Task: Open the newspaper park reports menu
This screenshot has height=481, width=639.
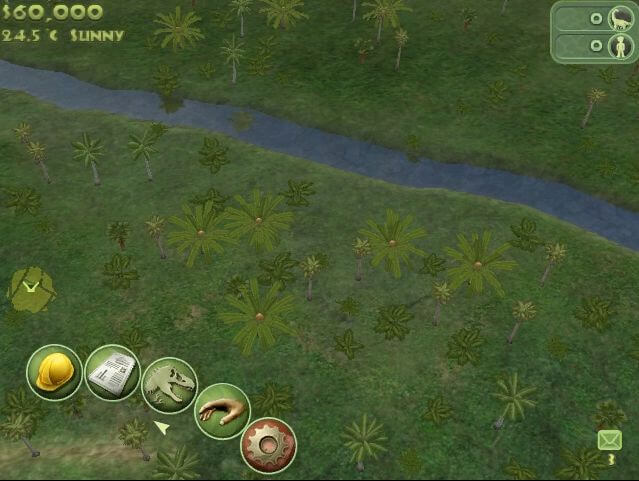Action: (x=112, y=373)
